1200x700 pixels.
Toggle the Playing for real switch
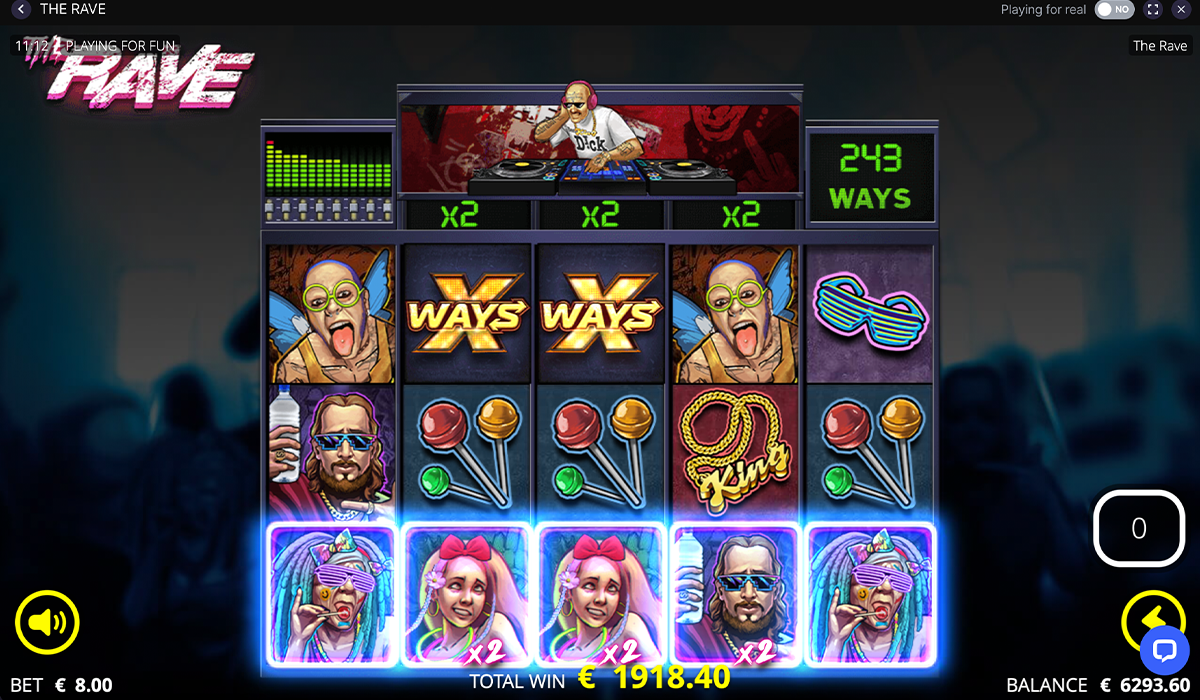tap(1114, 10)
